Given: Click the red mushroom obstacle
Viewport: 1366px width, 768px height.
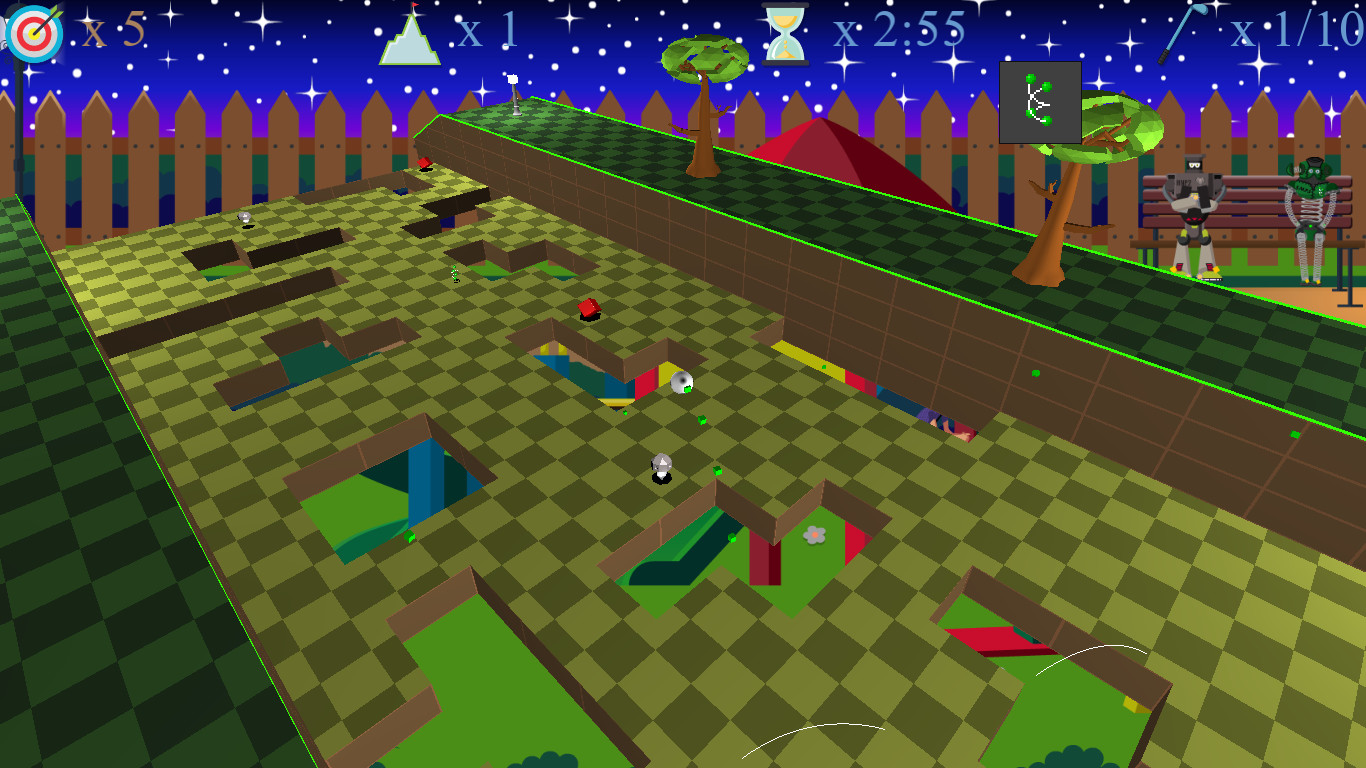Looking at the screenshot, I should pos(587,308).
